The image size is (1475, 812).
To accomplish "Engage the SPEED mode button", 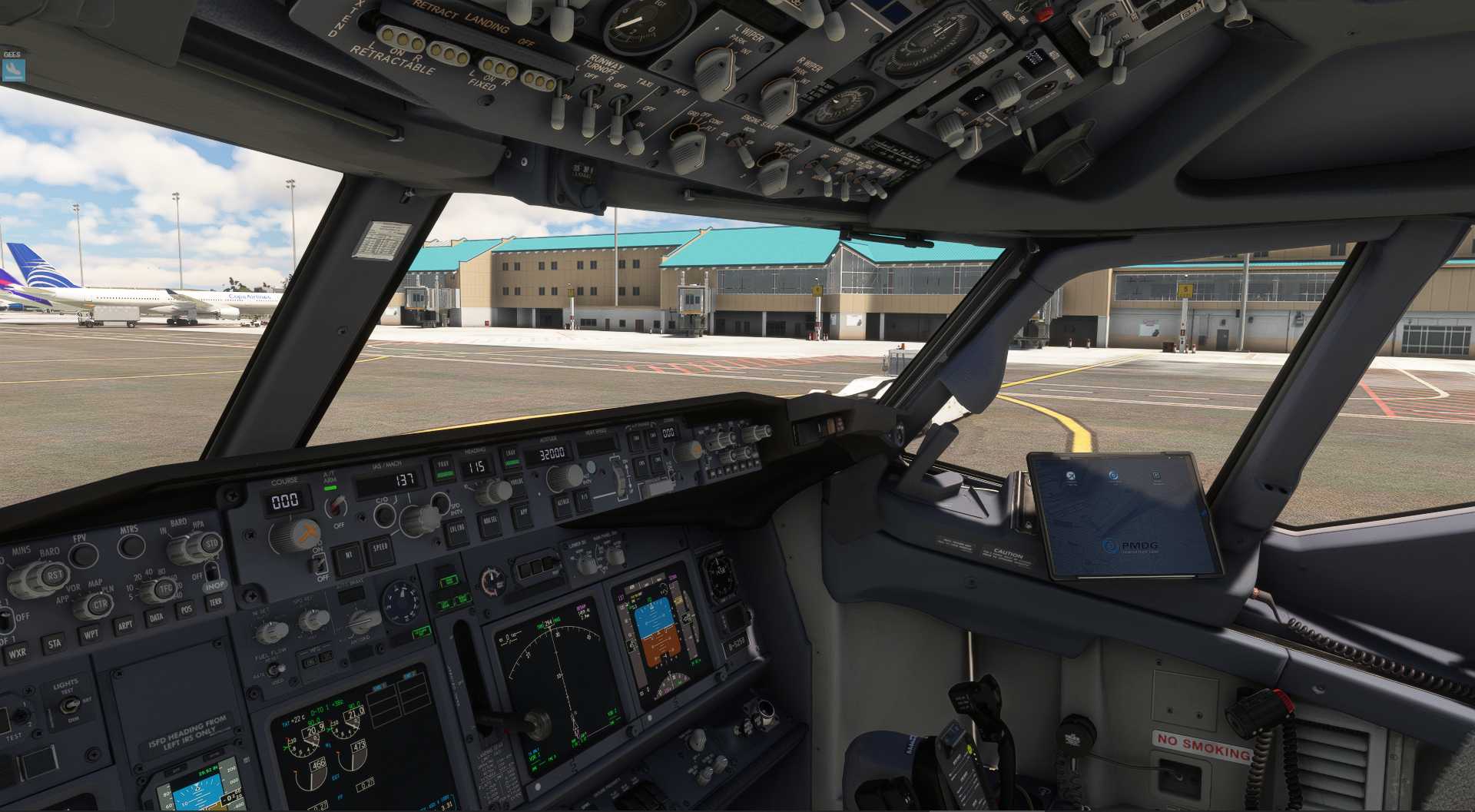I will [x=380, y=548].
